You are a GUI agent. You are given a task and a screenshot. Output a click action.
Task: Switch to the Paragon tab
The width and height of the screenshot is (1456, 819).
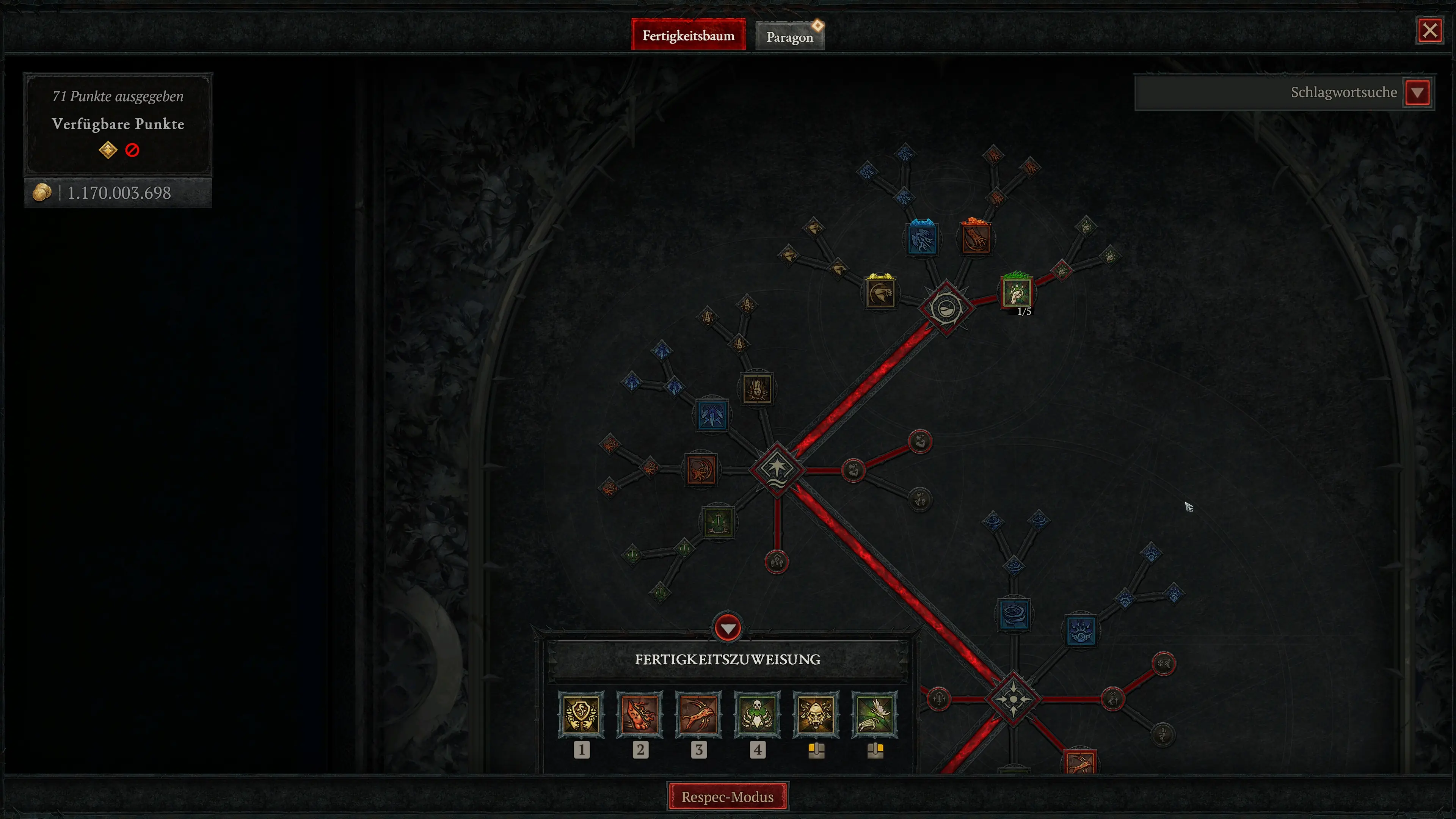click(x=789, y=36)
